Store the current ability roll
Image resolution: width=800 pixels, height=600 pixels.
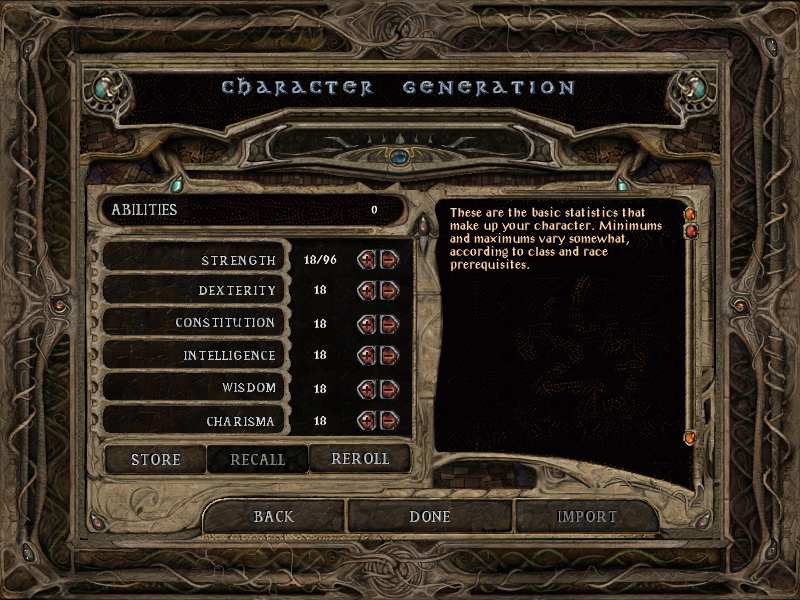(x=156, y=460)
